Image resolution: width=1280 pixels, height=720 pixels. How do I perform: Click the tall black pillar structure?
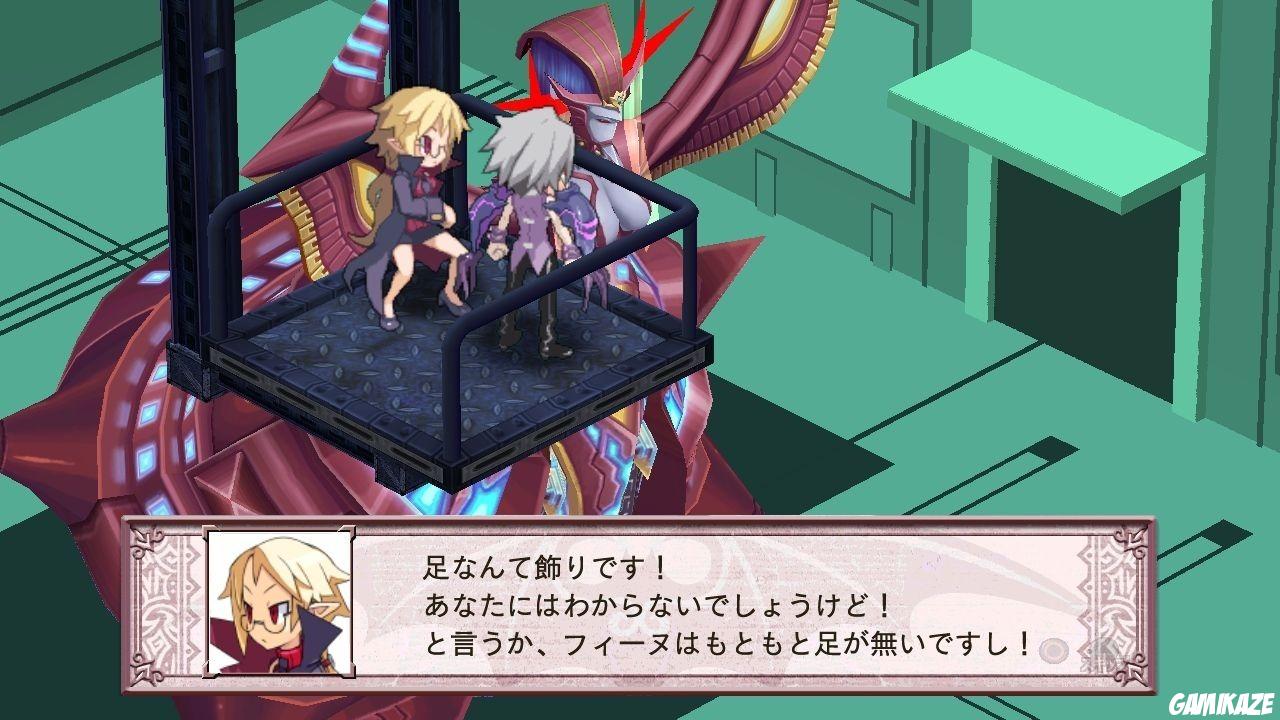[185, 150]
